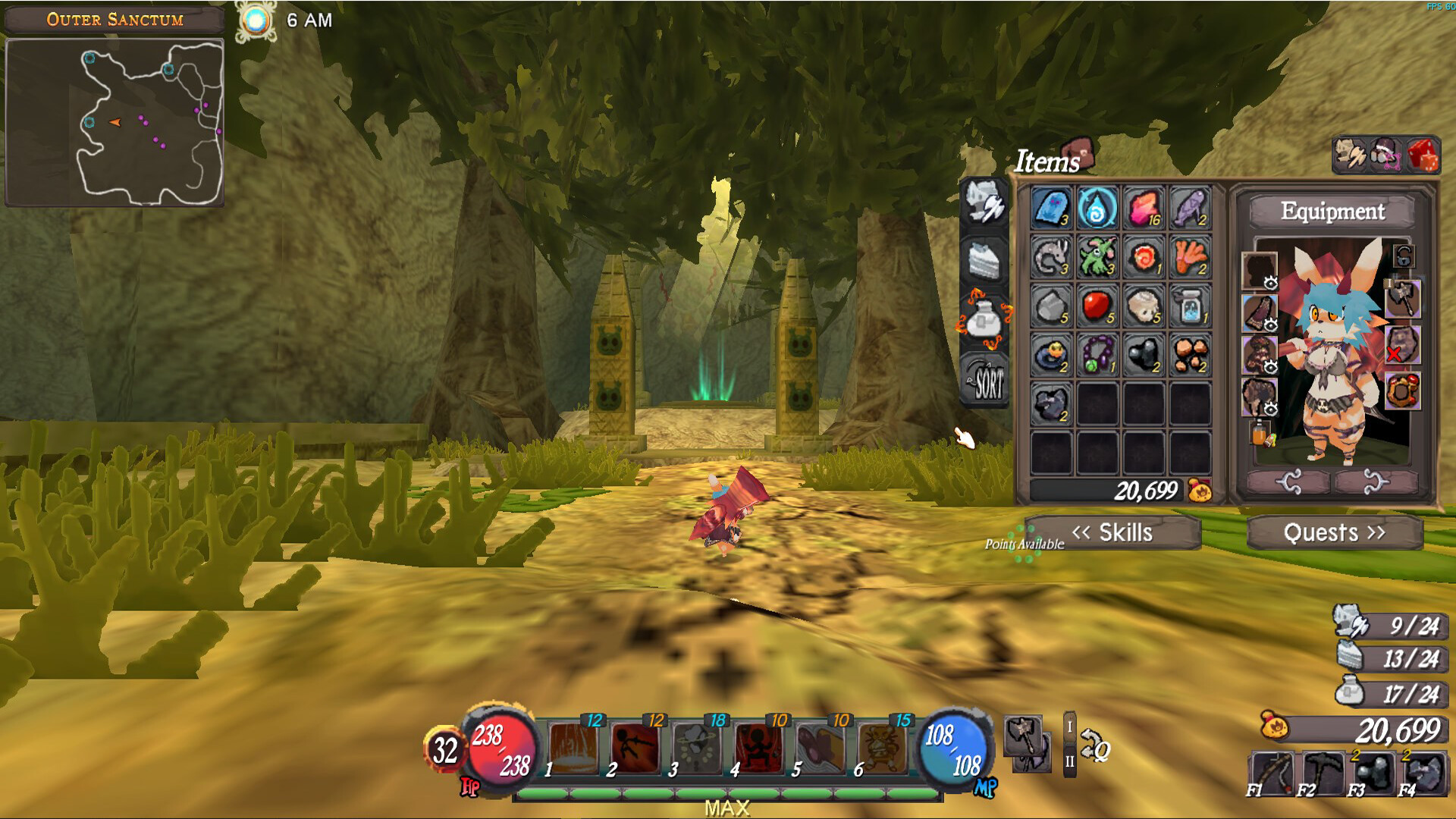Screen dimensions: 1456x819
Task: Use the pickaxe in quickslot F2
Action: coord(1320,772)
